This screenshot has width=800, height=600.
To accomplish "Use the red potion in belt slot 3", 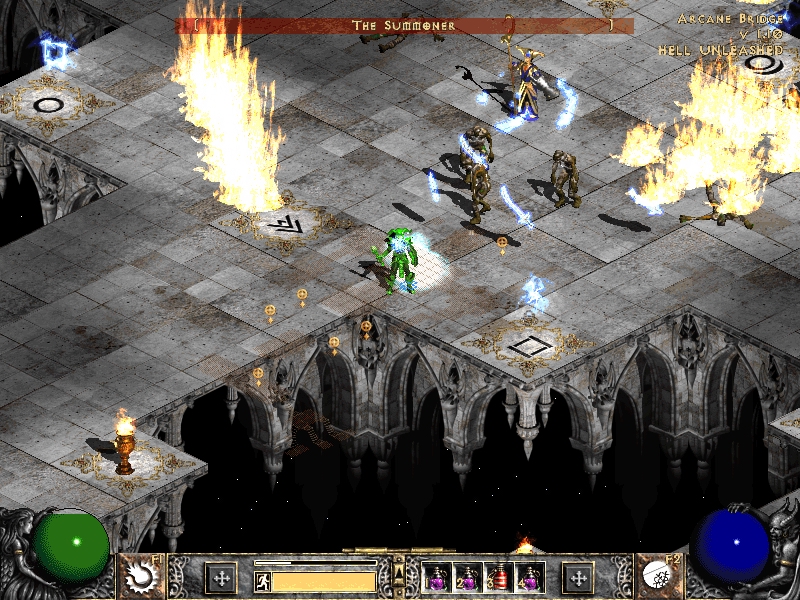I will click(x=498, y=578).
